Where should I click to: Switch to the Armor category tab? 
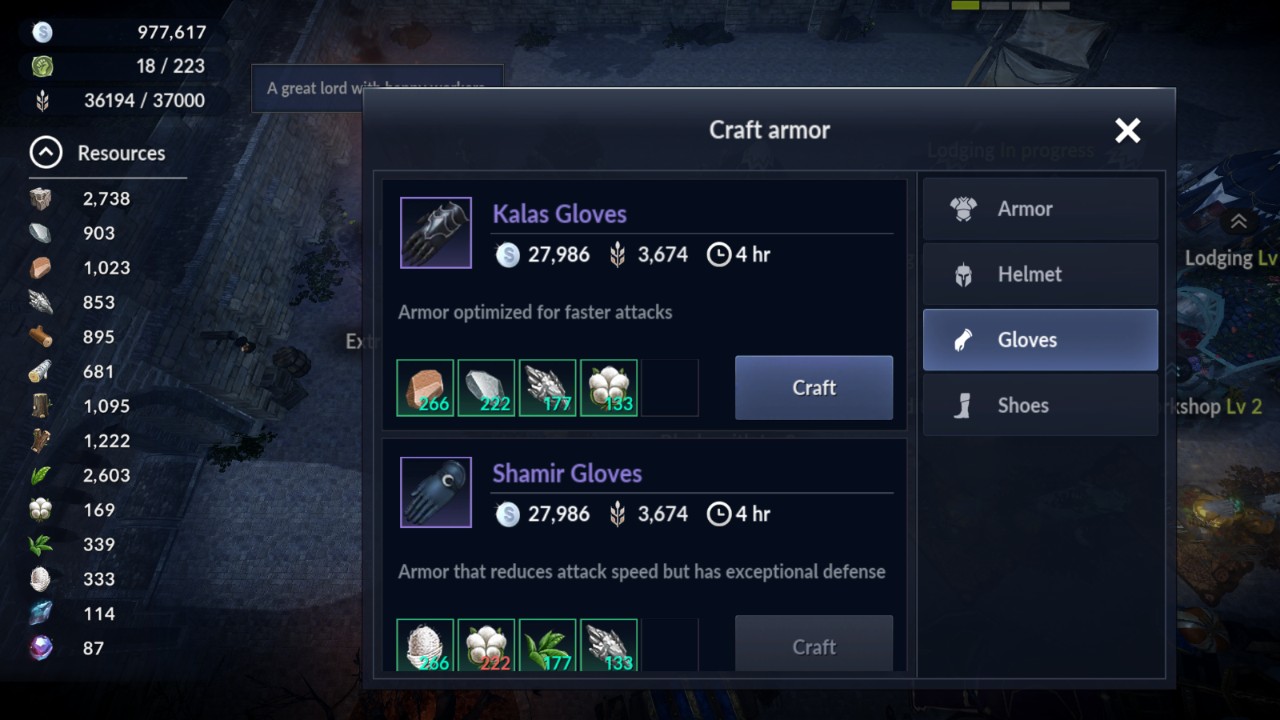click(x=1040, y=209)
